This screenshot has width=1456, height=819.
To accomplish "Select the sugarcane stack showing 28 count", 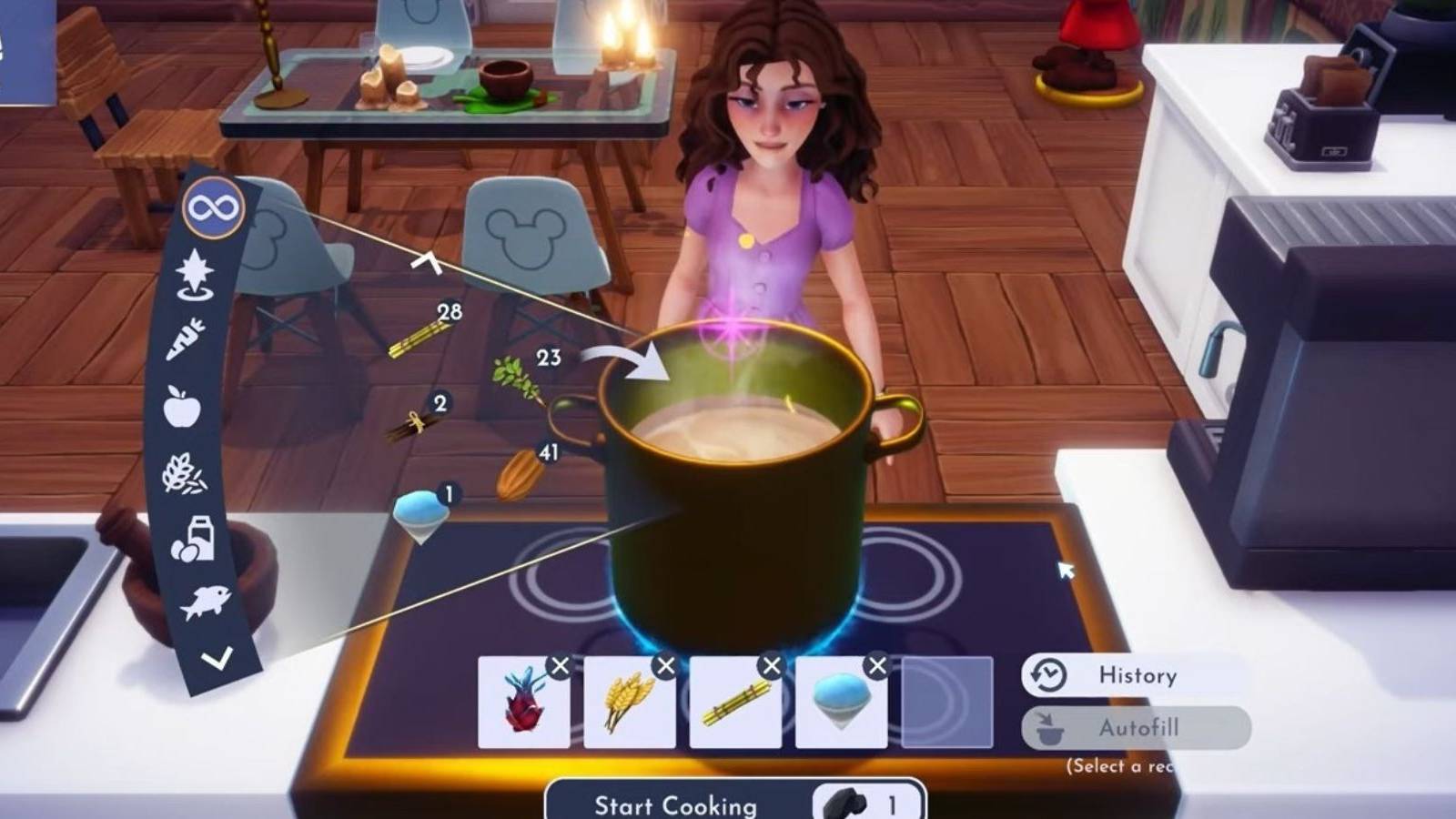I will [x=417, y=339].
